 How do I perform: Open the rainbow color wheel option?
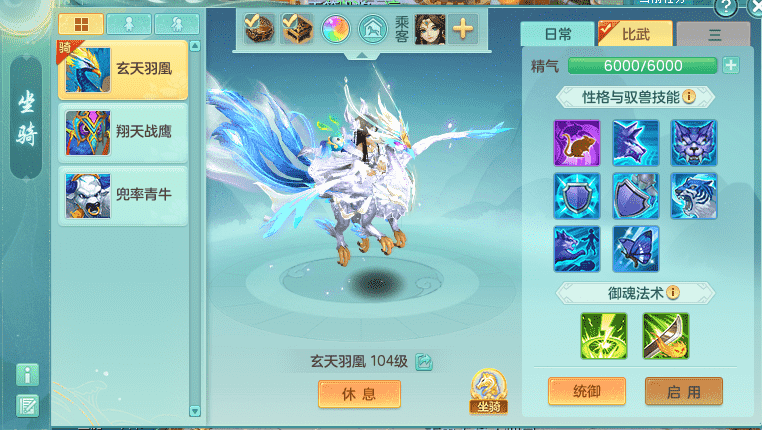pos(334,30)
